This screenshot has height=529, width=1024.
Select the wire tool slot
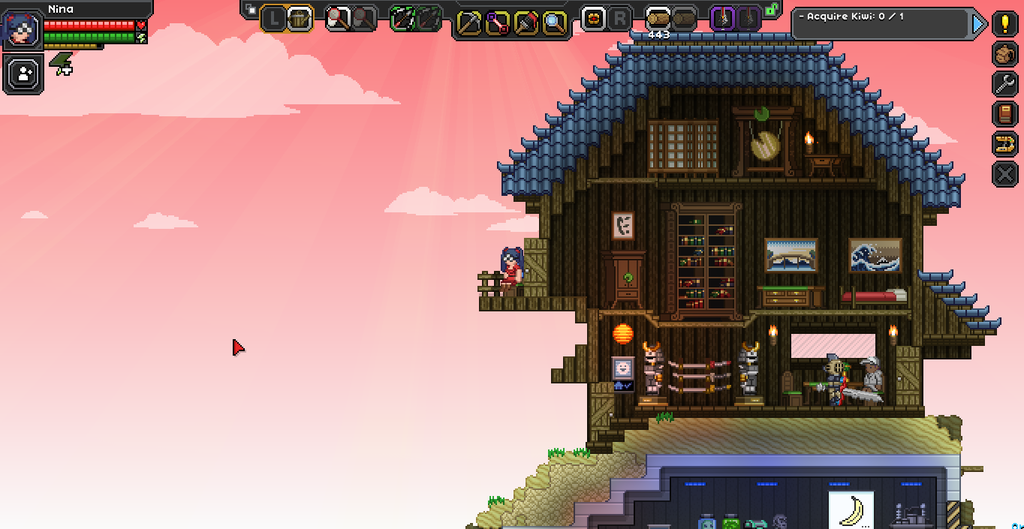[x=497, y=22]
